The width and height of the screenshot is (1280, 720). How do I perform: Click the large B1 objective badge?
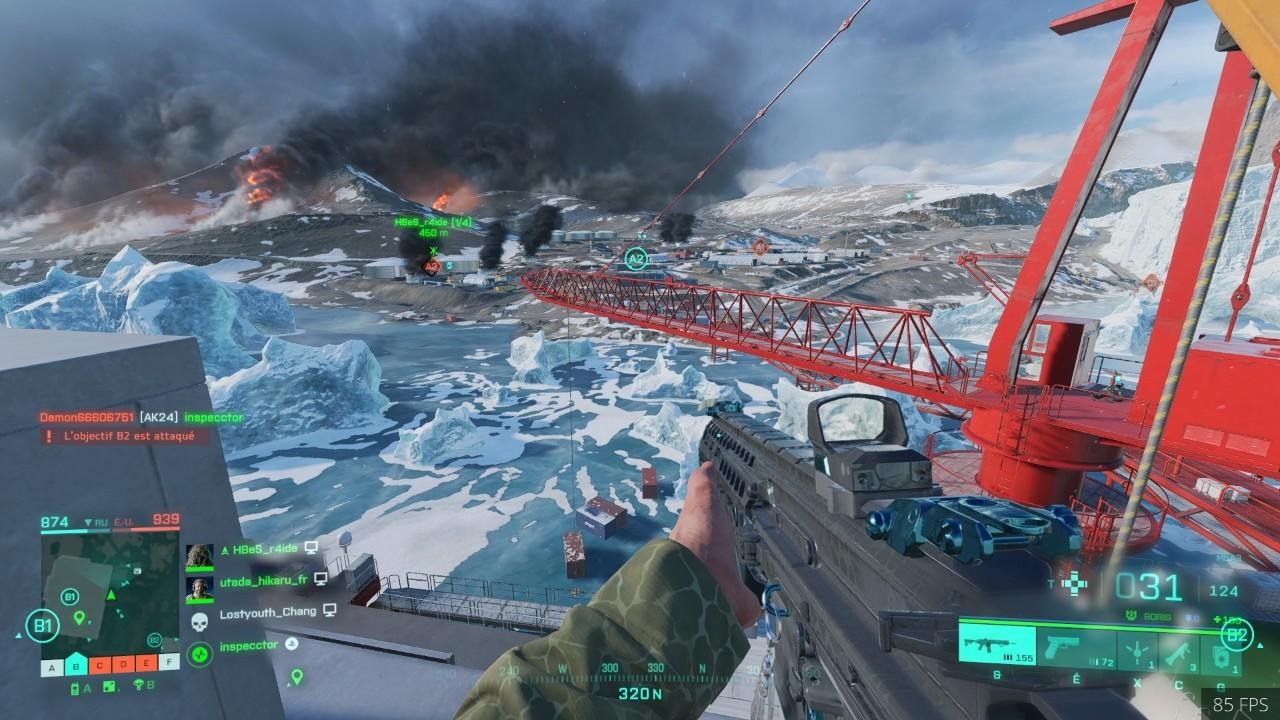point(42,627)
